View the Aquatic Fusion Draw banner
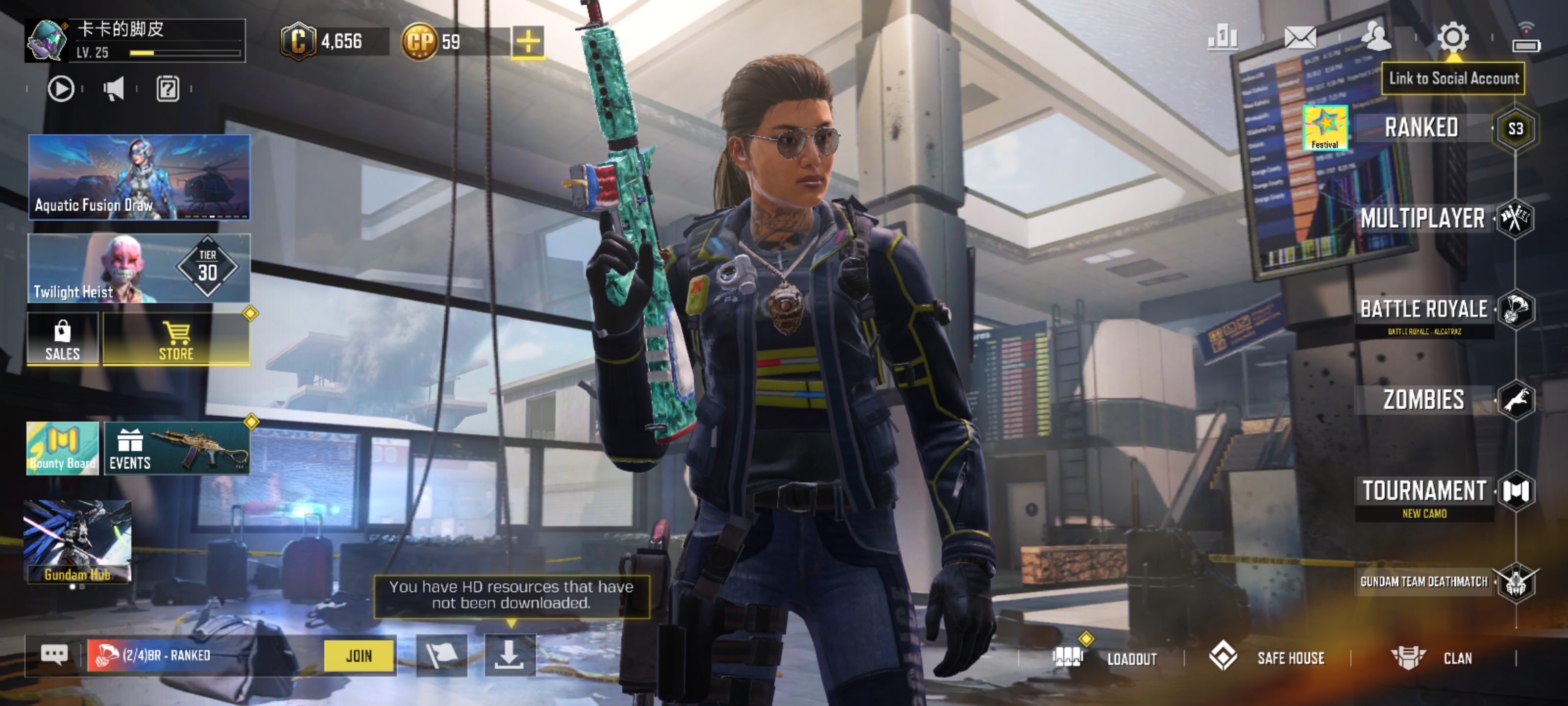The height and width of the screenshot is (706, 1568). 139,177
